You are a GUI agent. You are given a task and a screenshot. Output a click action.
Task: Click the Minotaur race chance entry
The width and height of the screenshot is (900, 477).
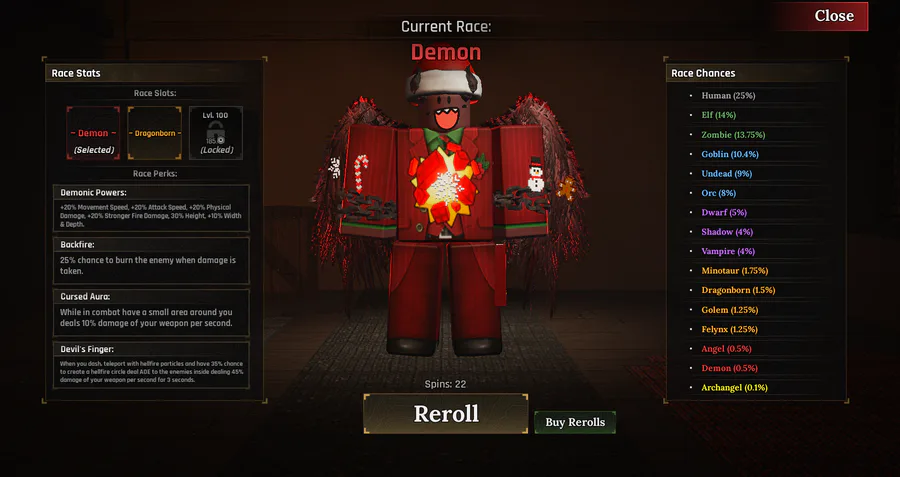coord(734,270)
